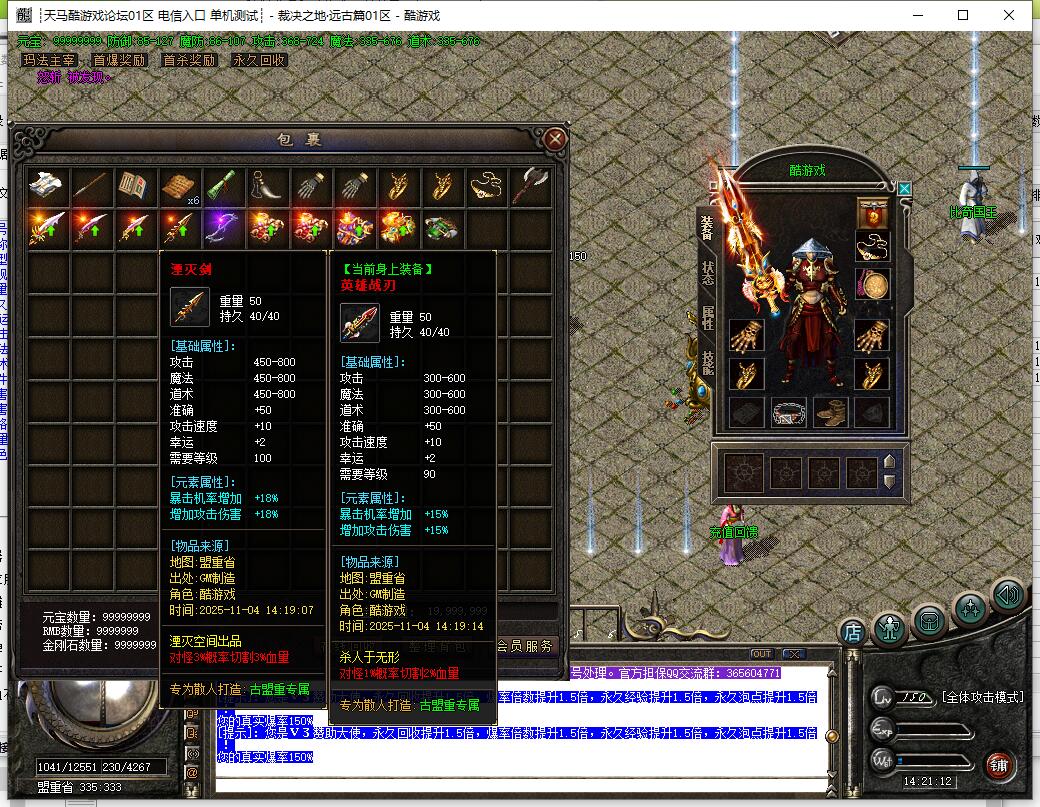Switch to the 状态 tab
The height and width of the screenshot is (807, 1040).
pyautogui.click(x=707, y=273)
